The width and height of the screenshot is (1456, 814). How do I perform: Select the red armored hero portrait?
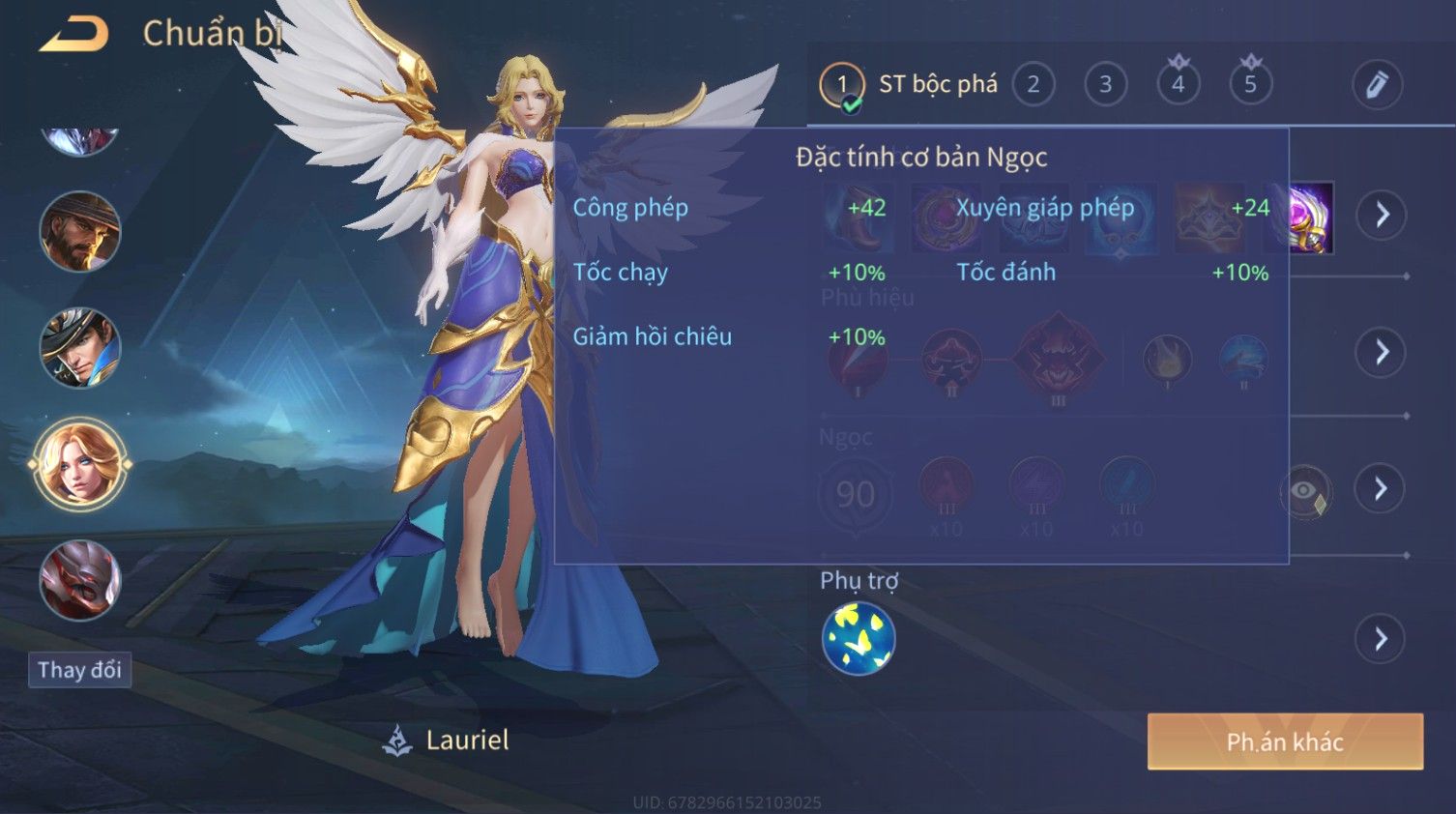tap(79, 580)
